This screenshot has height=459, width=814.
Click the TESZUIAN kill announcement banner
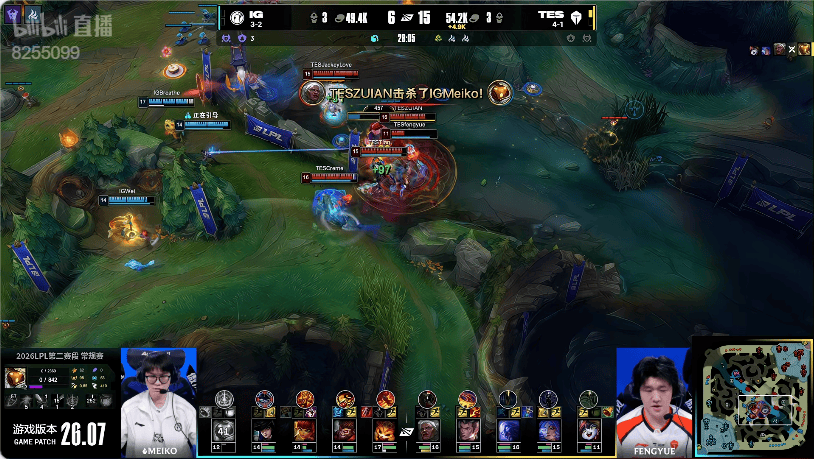pyautogui.click(x=406, y=93)
